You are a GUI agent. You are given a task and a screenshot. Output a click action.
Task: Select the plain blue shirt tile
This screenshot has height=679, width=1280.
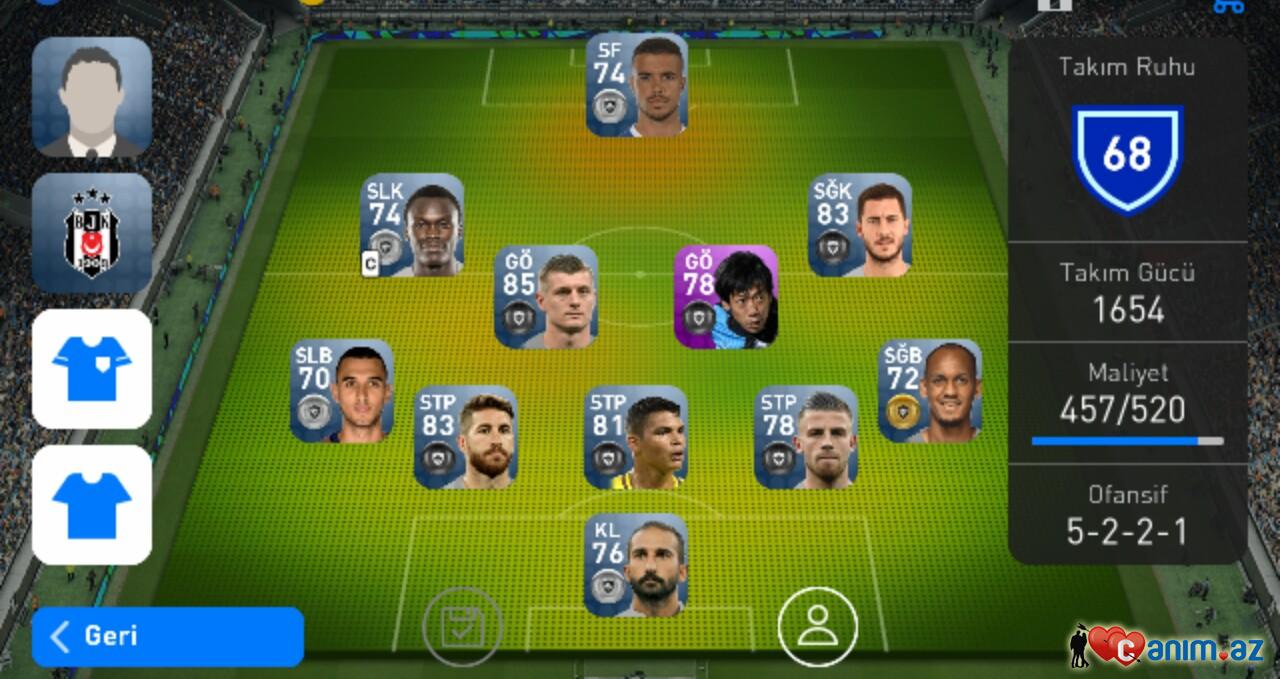(92, 505)
